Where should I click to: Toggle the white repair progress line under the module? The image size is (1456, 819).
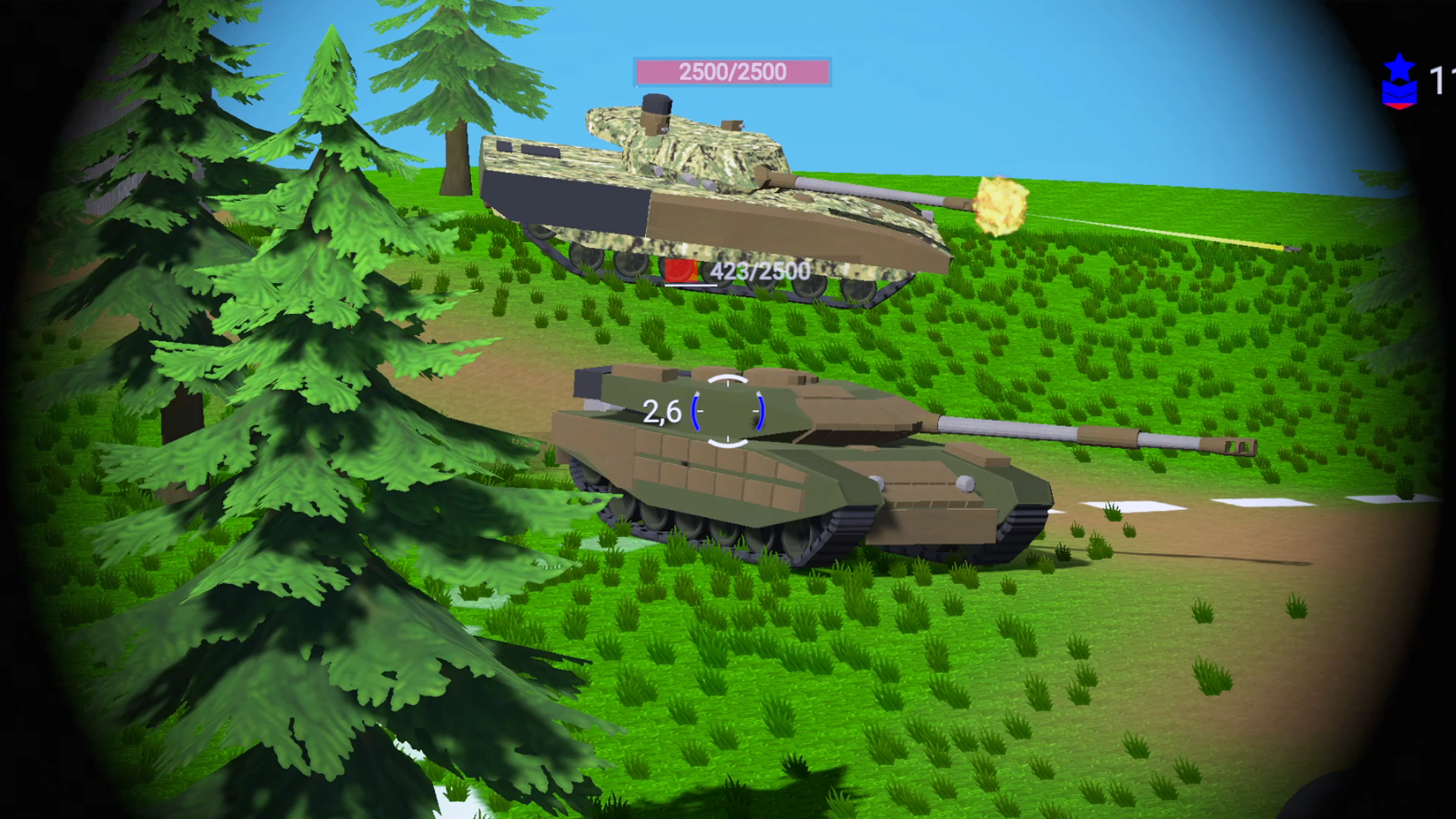click(x=690, y=286)
